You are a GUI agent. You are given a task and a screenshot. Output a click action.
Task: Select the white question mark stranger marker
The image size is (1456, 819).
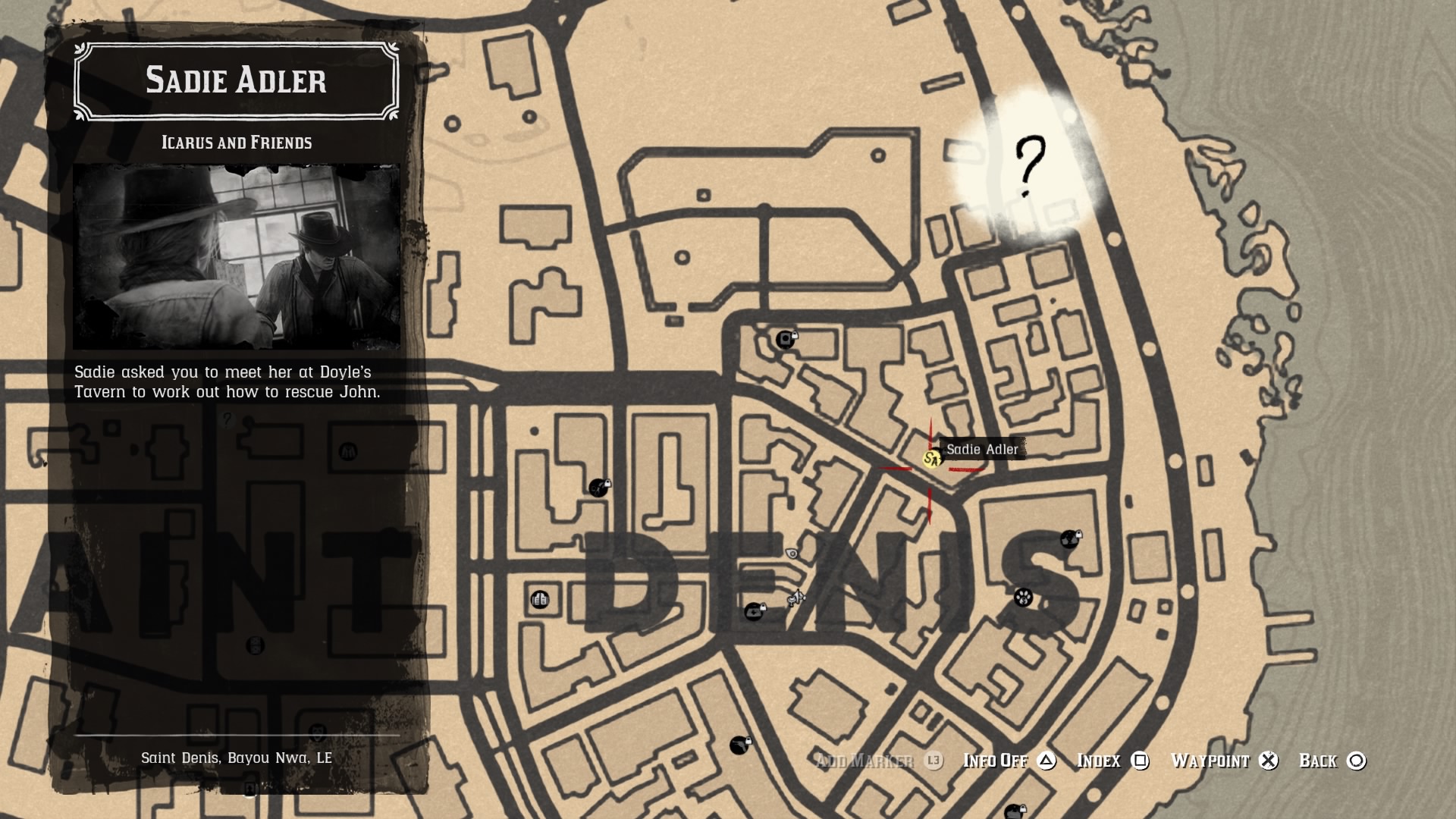1029,166
